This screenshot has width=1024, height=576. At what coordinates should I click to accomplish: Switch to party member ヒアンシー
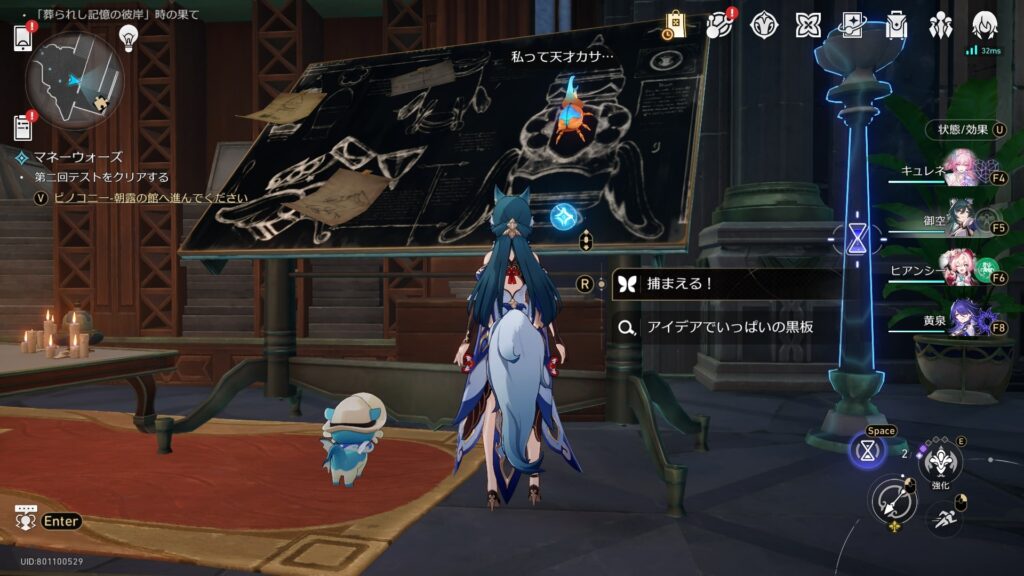(962, 272)
